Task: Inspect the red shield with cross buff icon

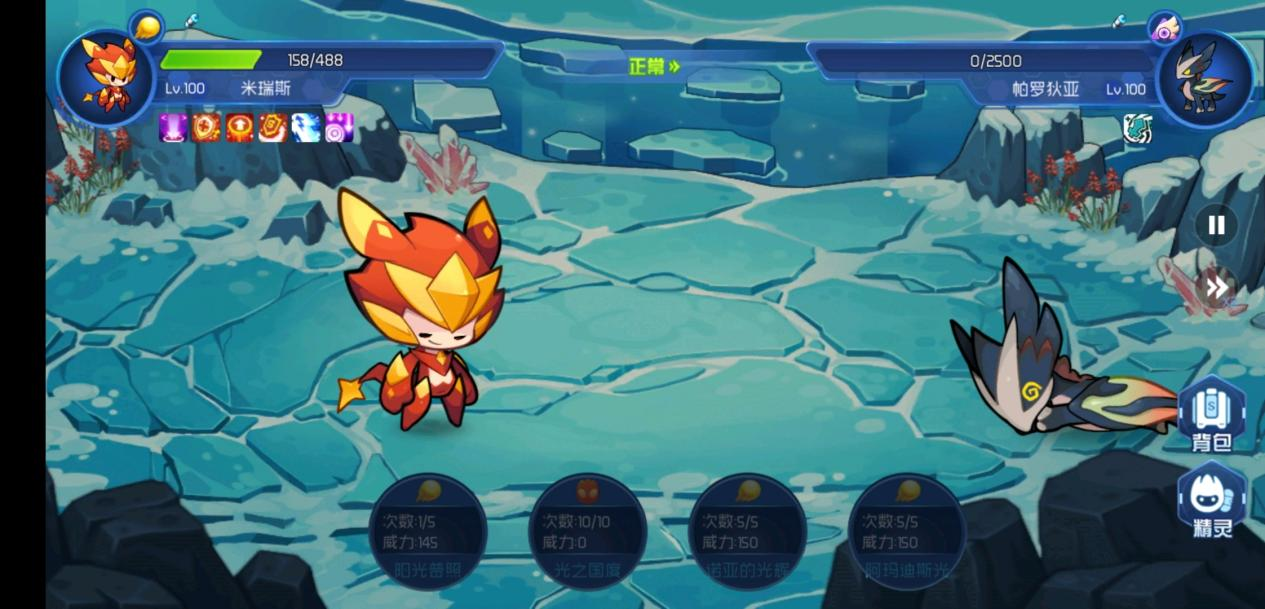Action: click(x=206, y=128)
